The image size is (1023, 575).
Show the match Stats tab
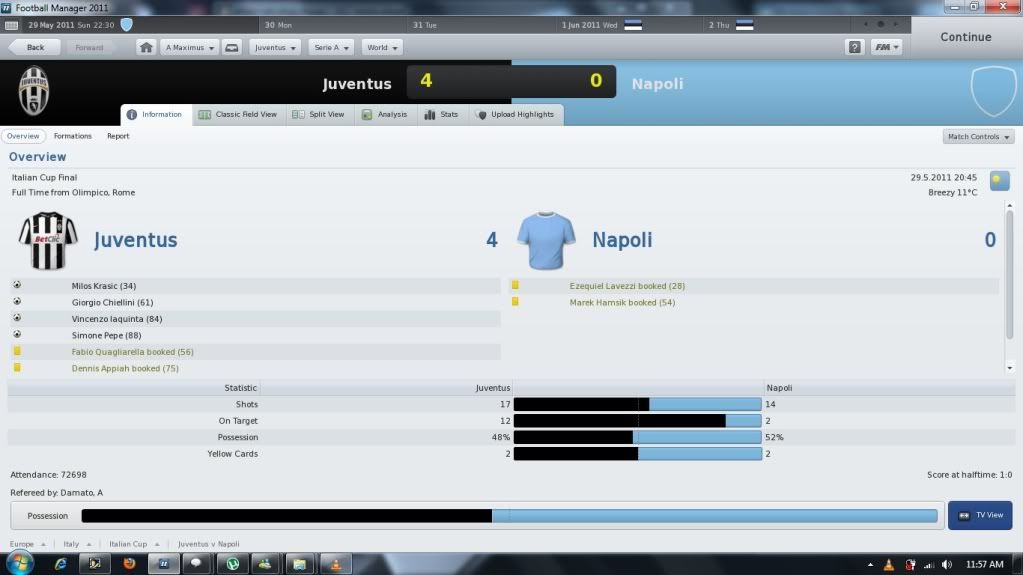441,115
